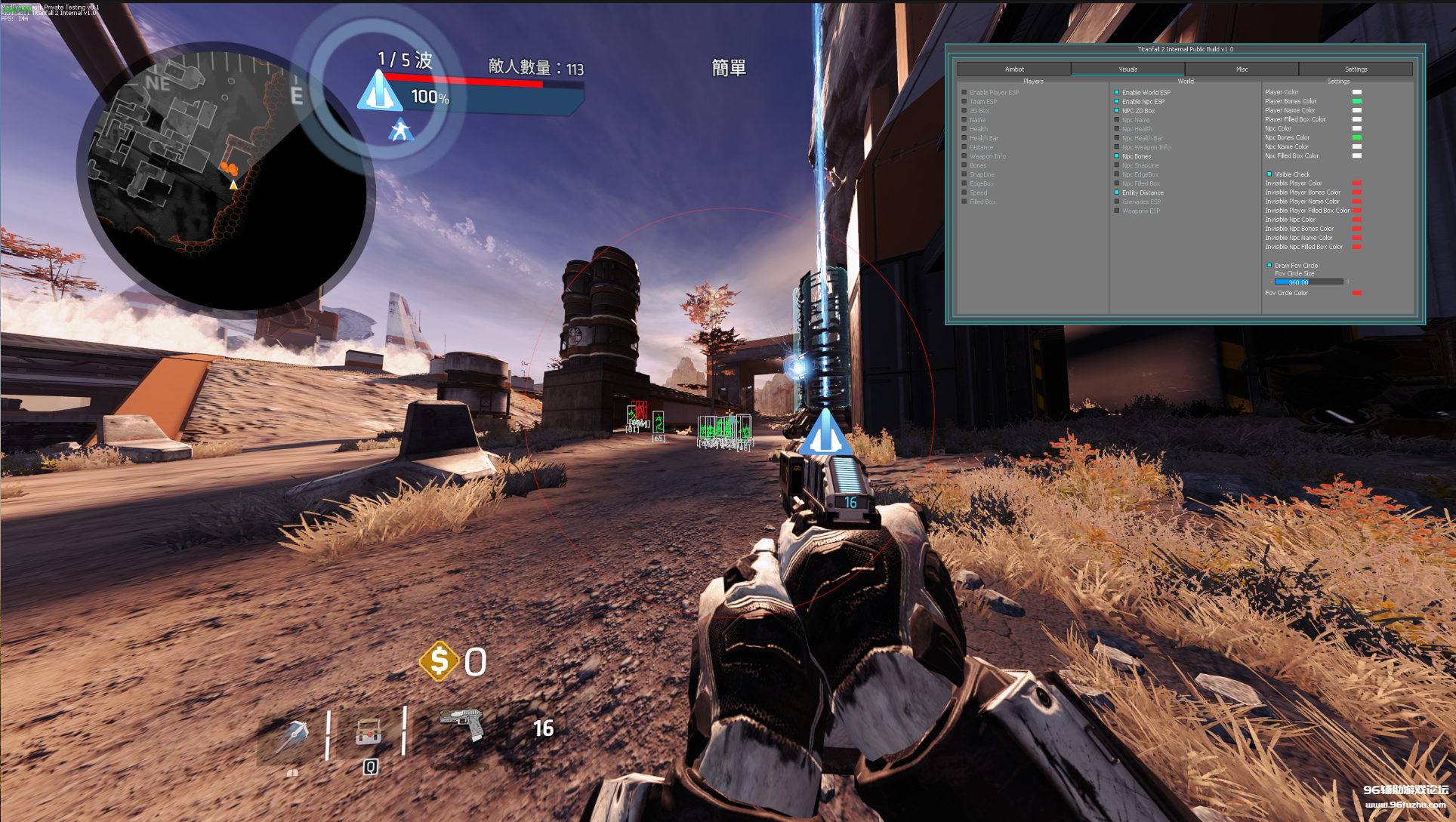This screenshot has width=1456, height=822.
Task: Open the Misc tab
Action: click(x=1242, y=69)
